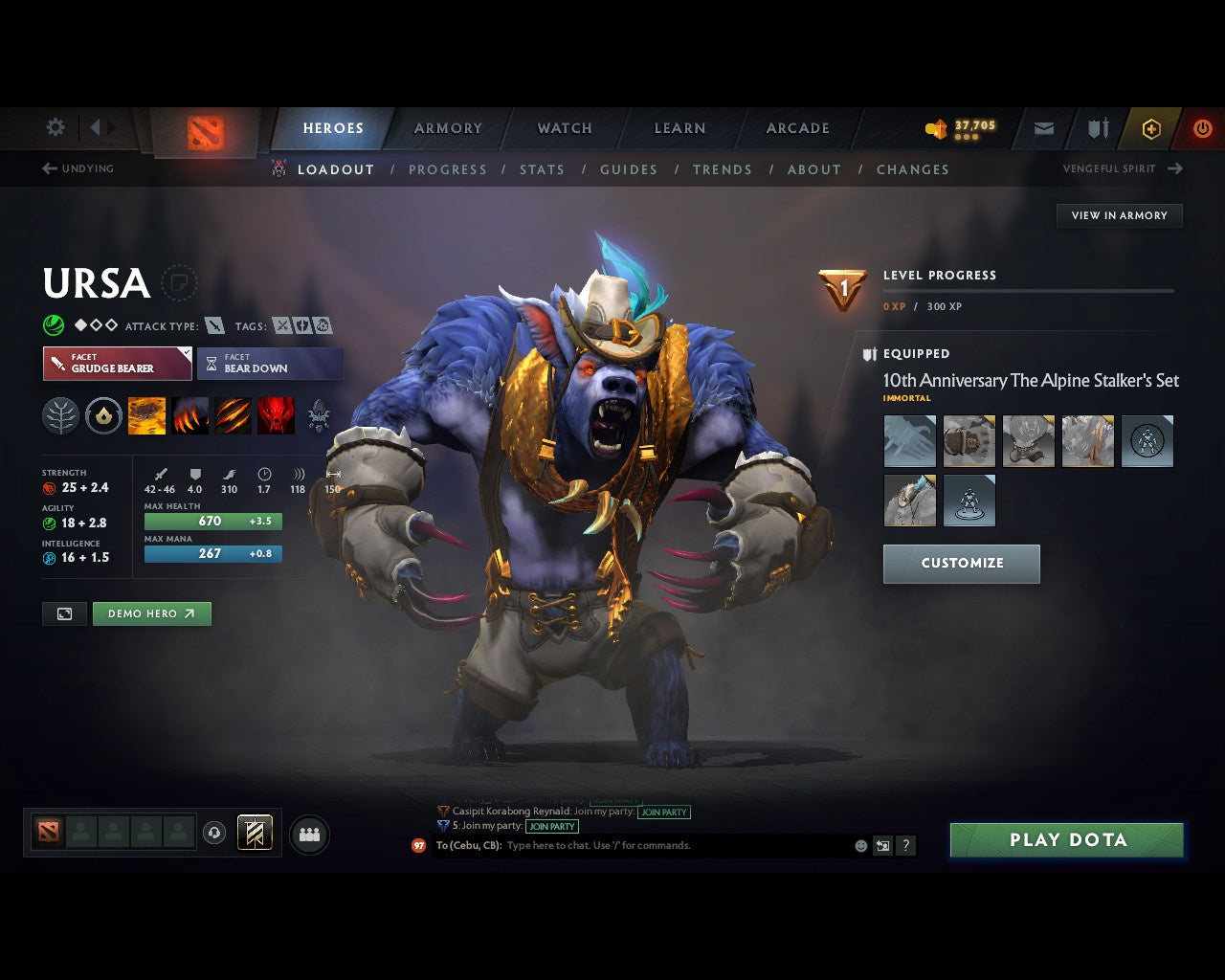The width and height of the screenshot is (1225, 980).
Task: Open the armory shield and sword icon
Action: click(1097, 128)
